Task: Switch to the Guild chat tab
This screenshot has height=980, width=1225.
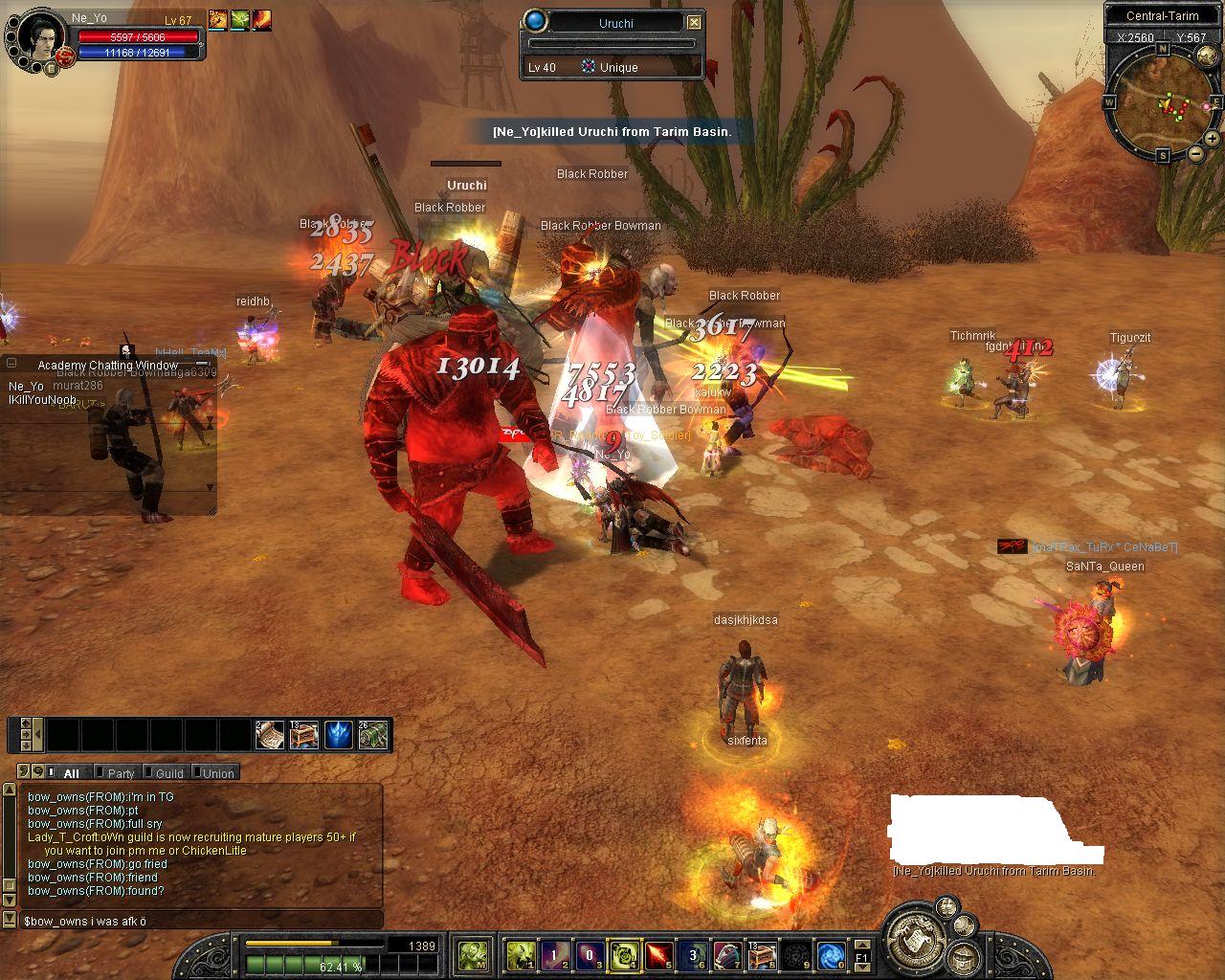Action: point(169,773)
